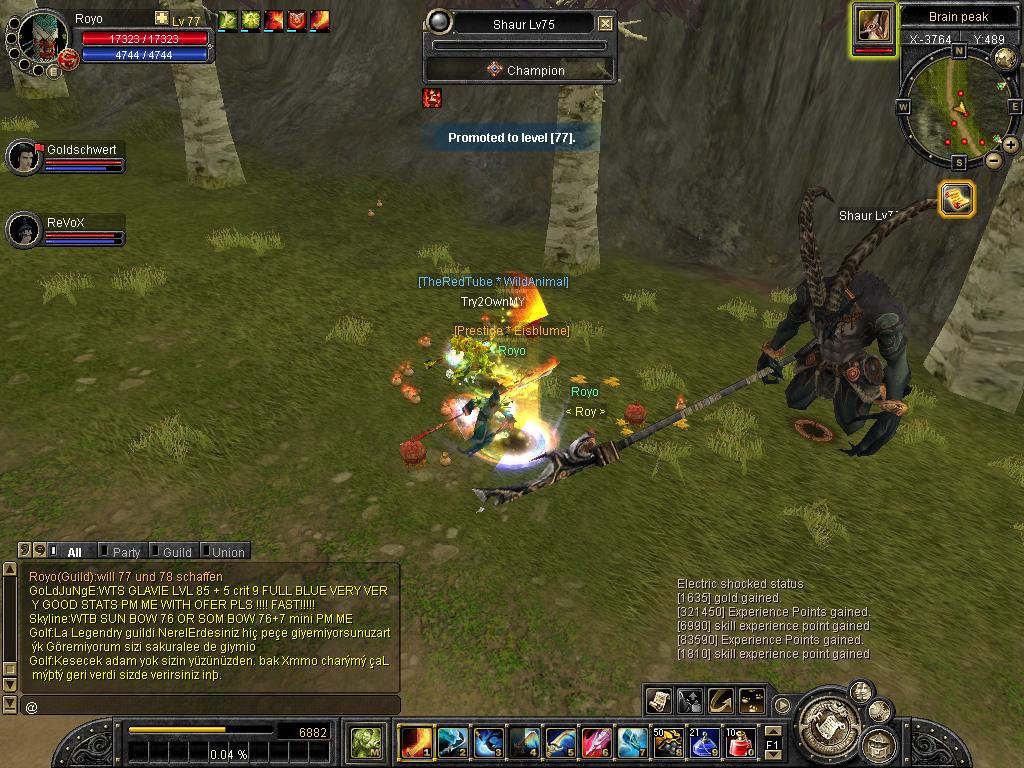Viewport: 1024px width, 768px height.
Task: Select the All chat tab
Action: [74, 552]
